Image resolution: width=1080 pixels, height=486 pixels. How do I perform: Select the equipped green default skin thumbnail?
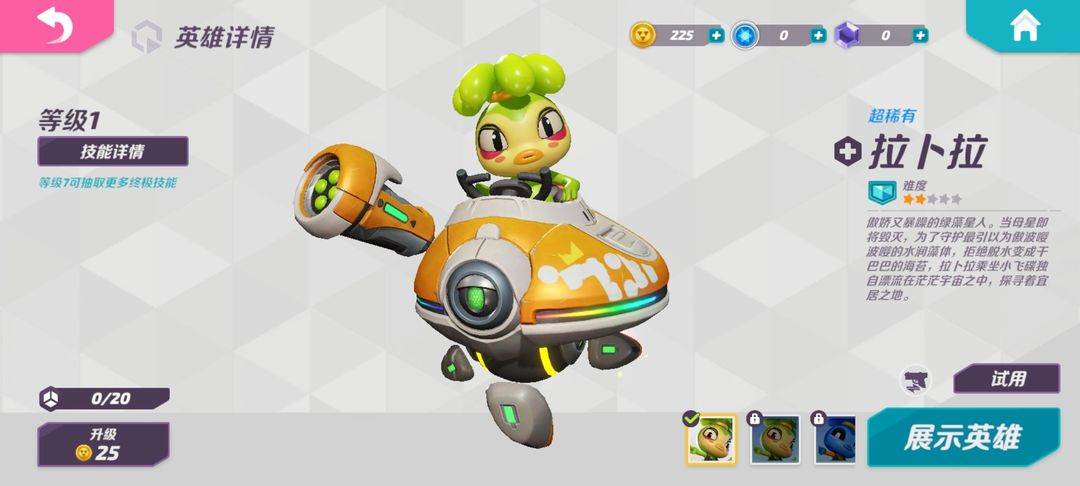click(711, 440)
